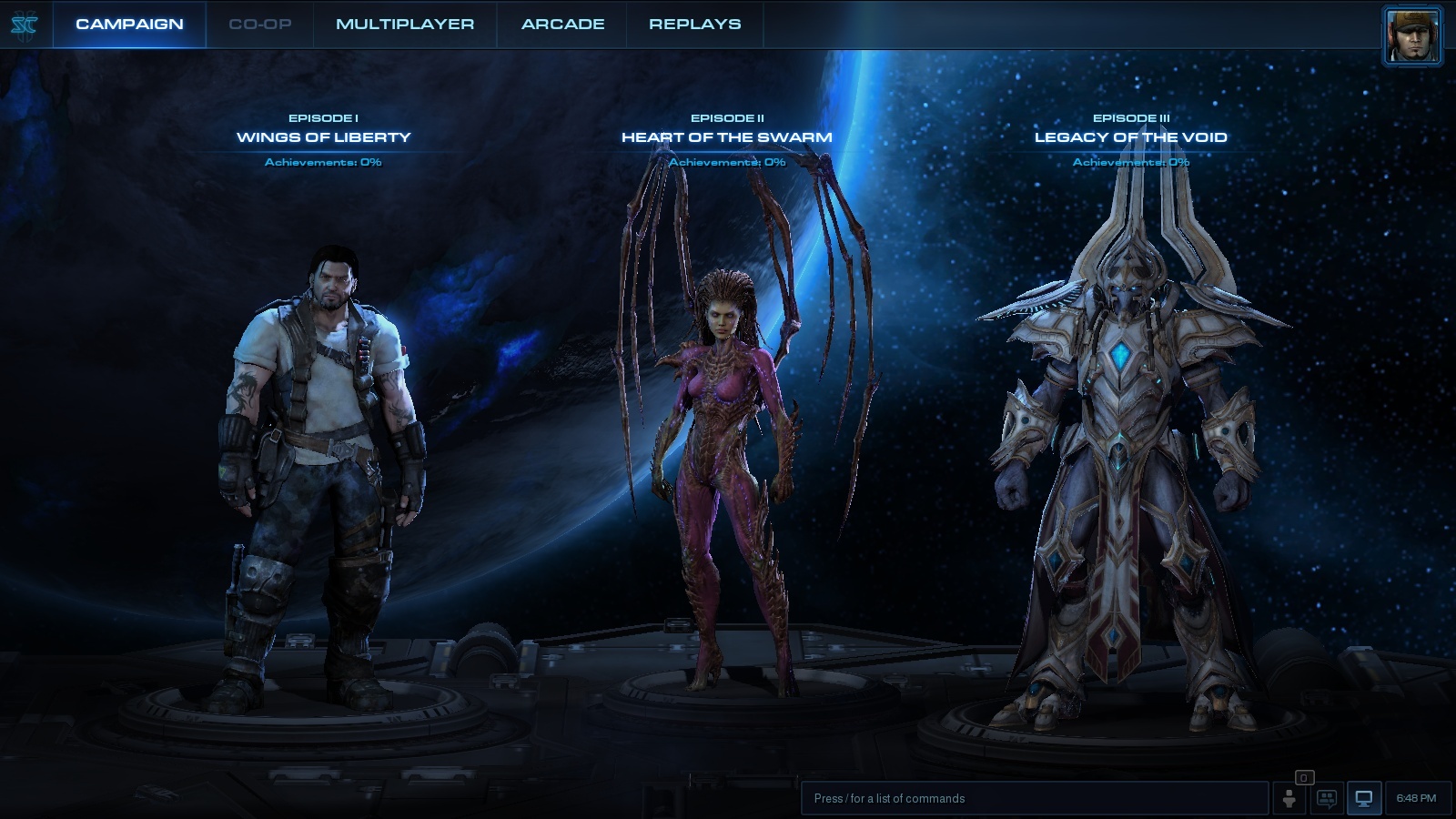Select the Legacy of the Void campaign
The height and width of the screenshot is (819, 1456).
coord(1130,137)
